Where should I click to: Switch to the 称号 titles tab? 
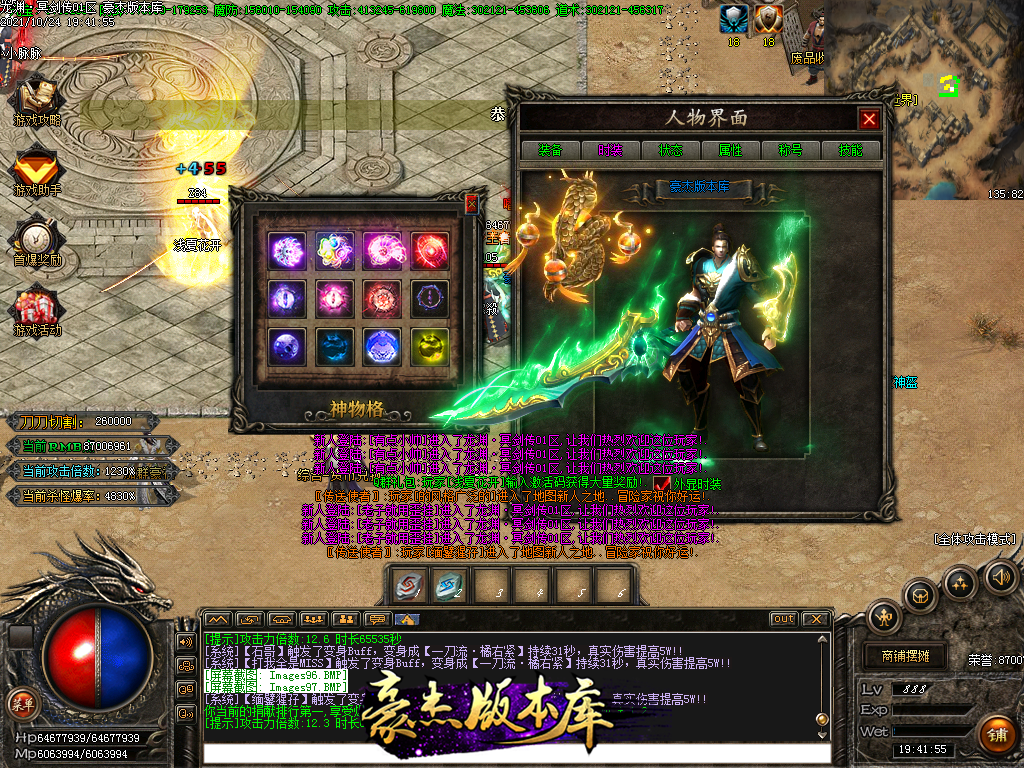[x=790, y=150]
